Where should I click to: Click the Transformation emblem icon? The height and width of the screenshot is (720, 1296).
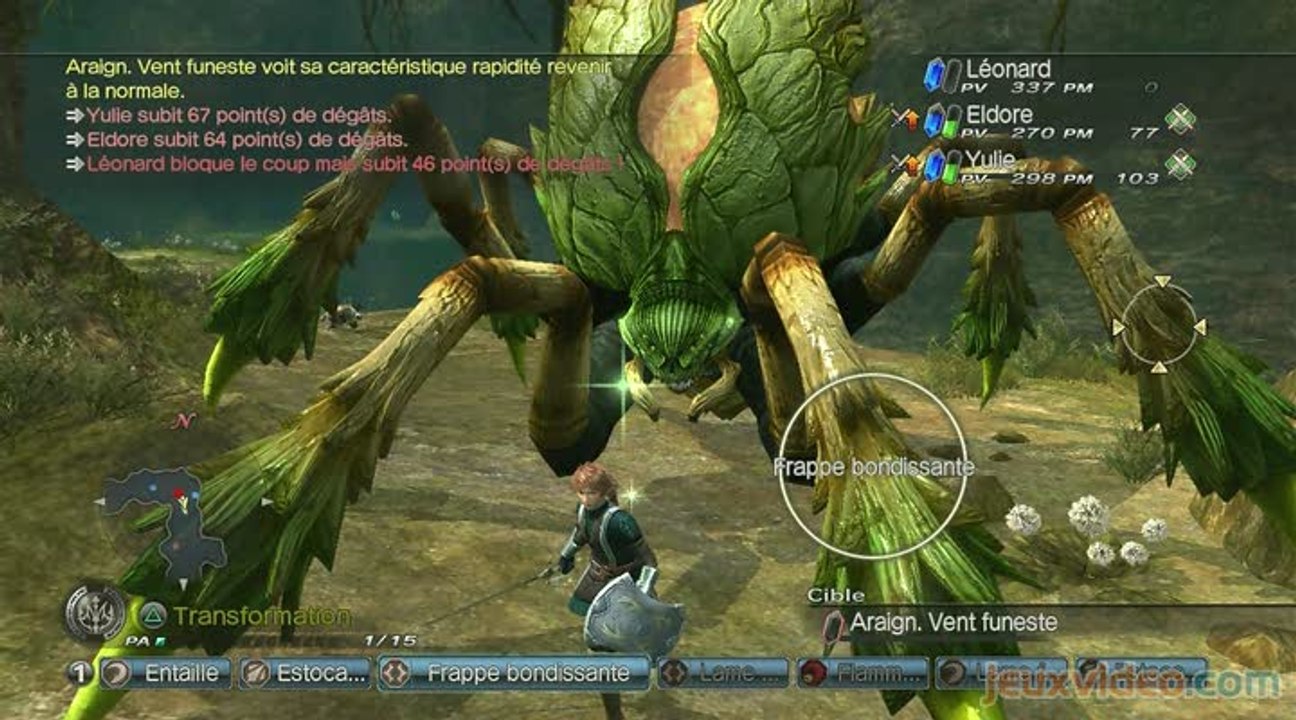[x=95, y=612]
